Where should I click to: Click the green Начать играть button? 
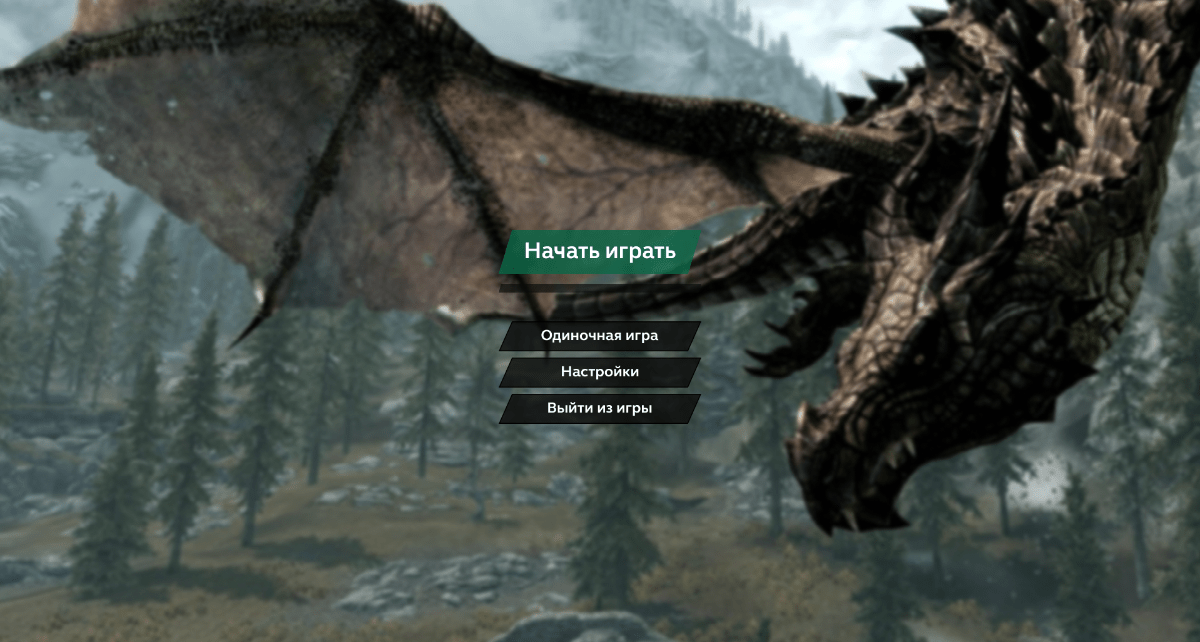(x=600, y=251)
